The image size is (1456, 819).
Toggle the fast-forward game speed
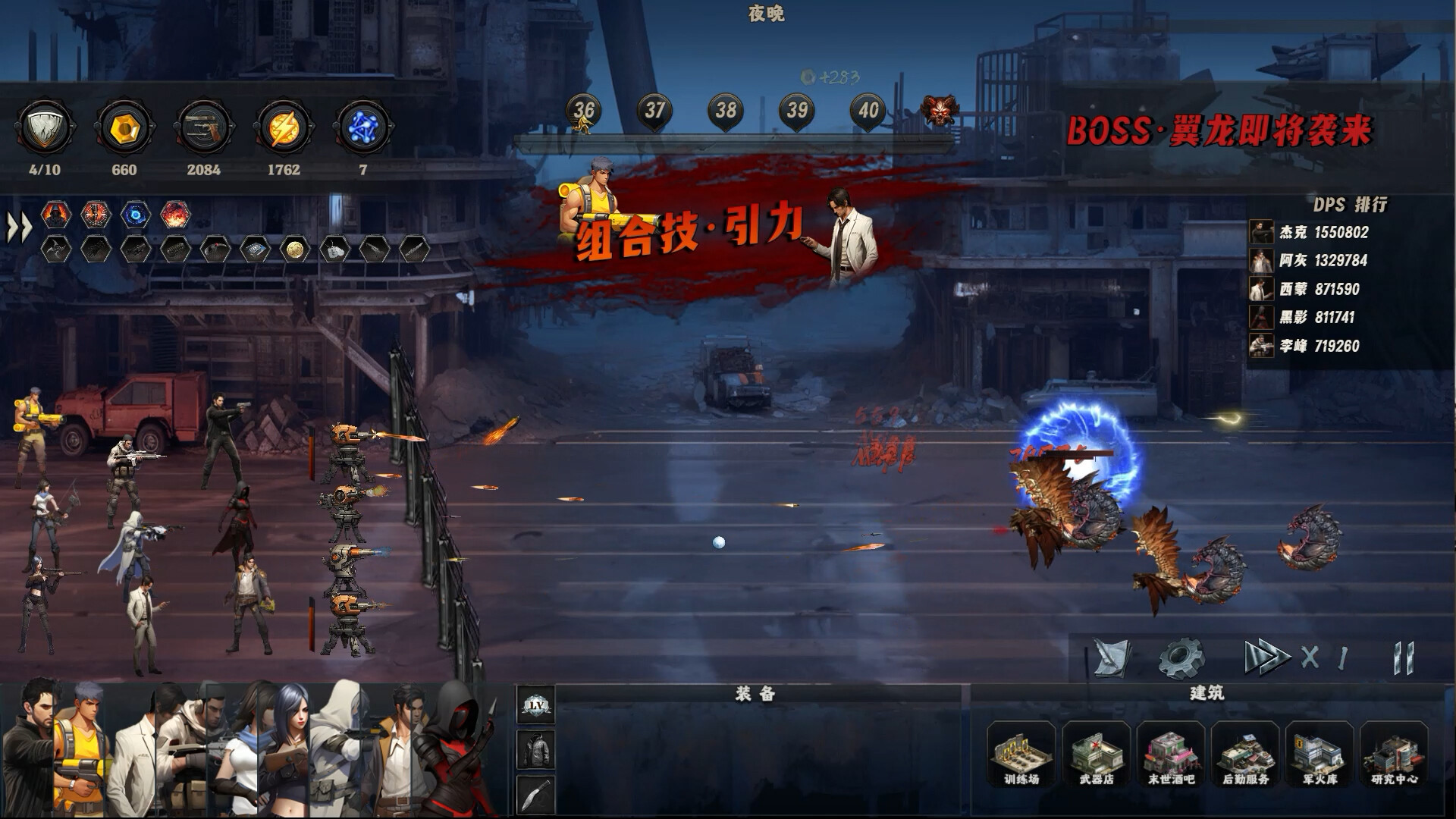(1265, 657)
